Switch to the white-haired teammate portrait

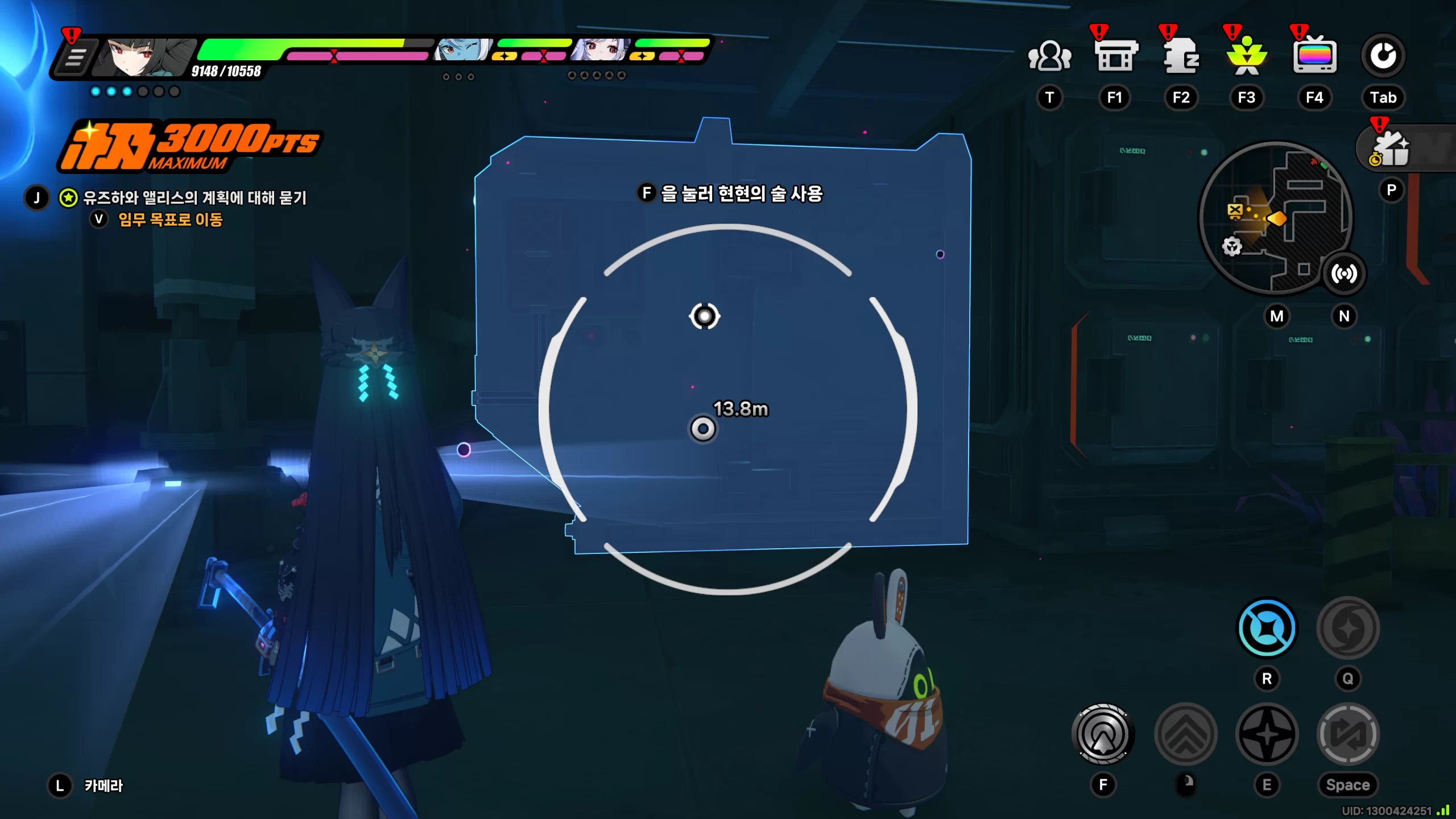coord(600,50)
